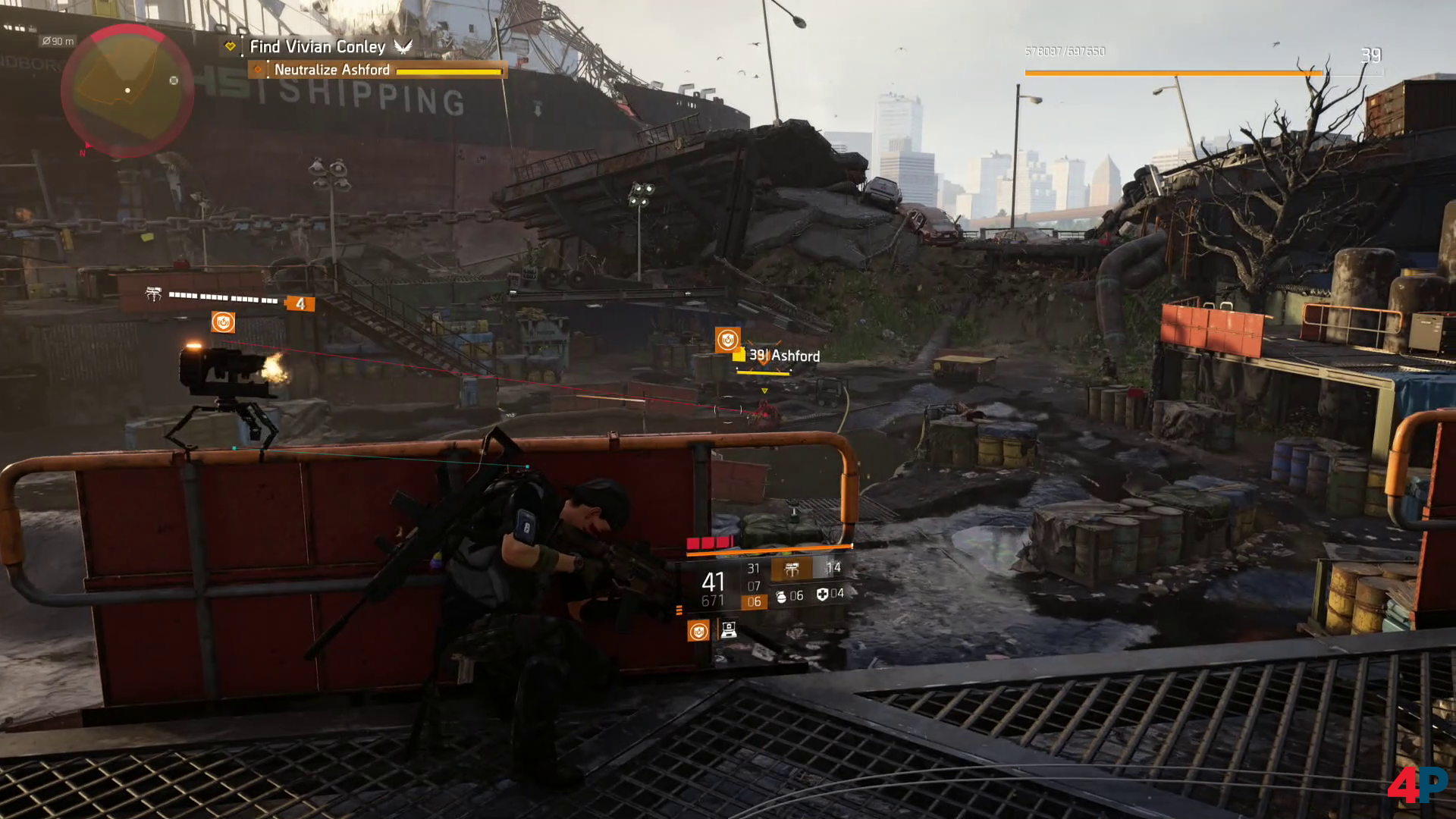Image resolution: width=1456 pixels, height=819 pixels.
Task: Select the Ashford enemy nameplate
Action: [x=785, y=356]
